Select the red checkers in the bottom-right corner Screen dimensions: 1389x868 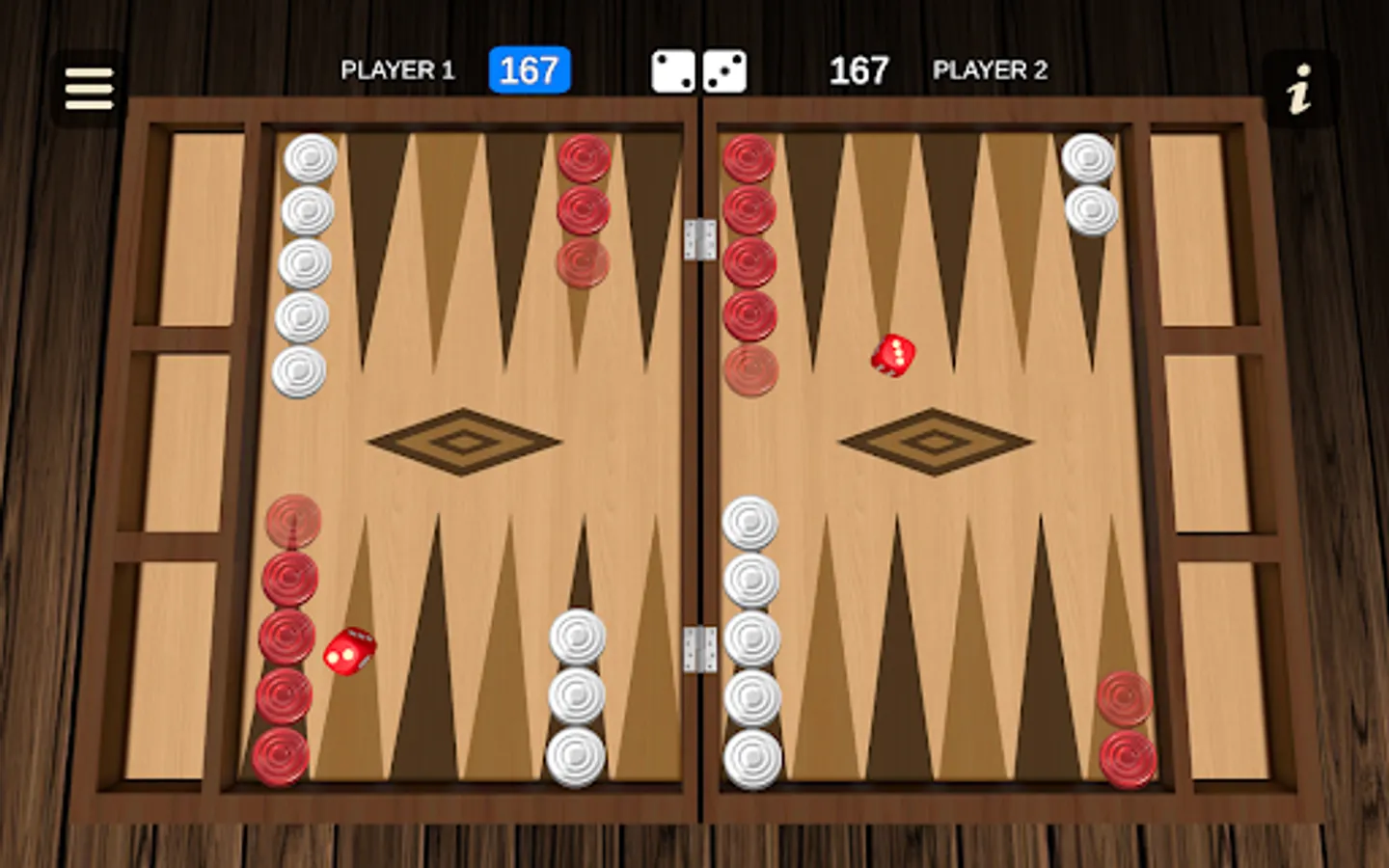(1127, 728)
